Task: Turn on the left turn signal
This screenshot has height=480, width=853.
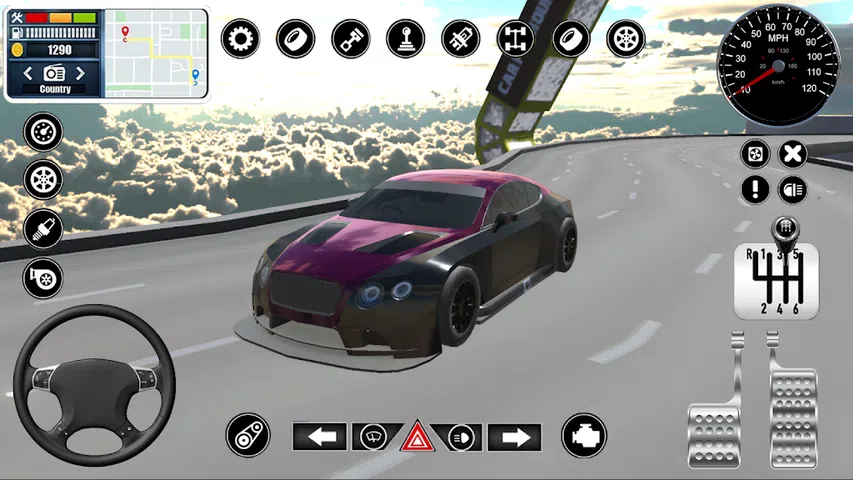Action: click(319, 437)
